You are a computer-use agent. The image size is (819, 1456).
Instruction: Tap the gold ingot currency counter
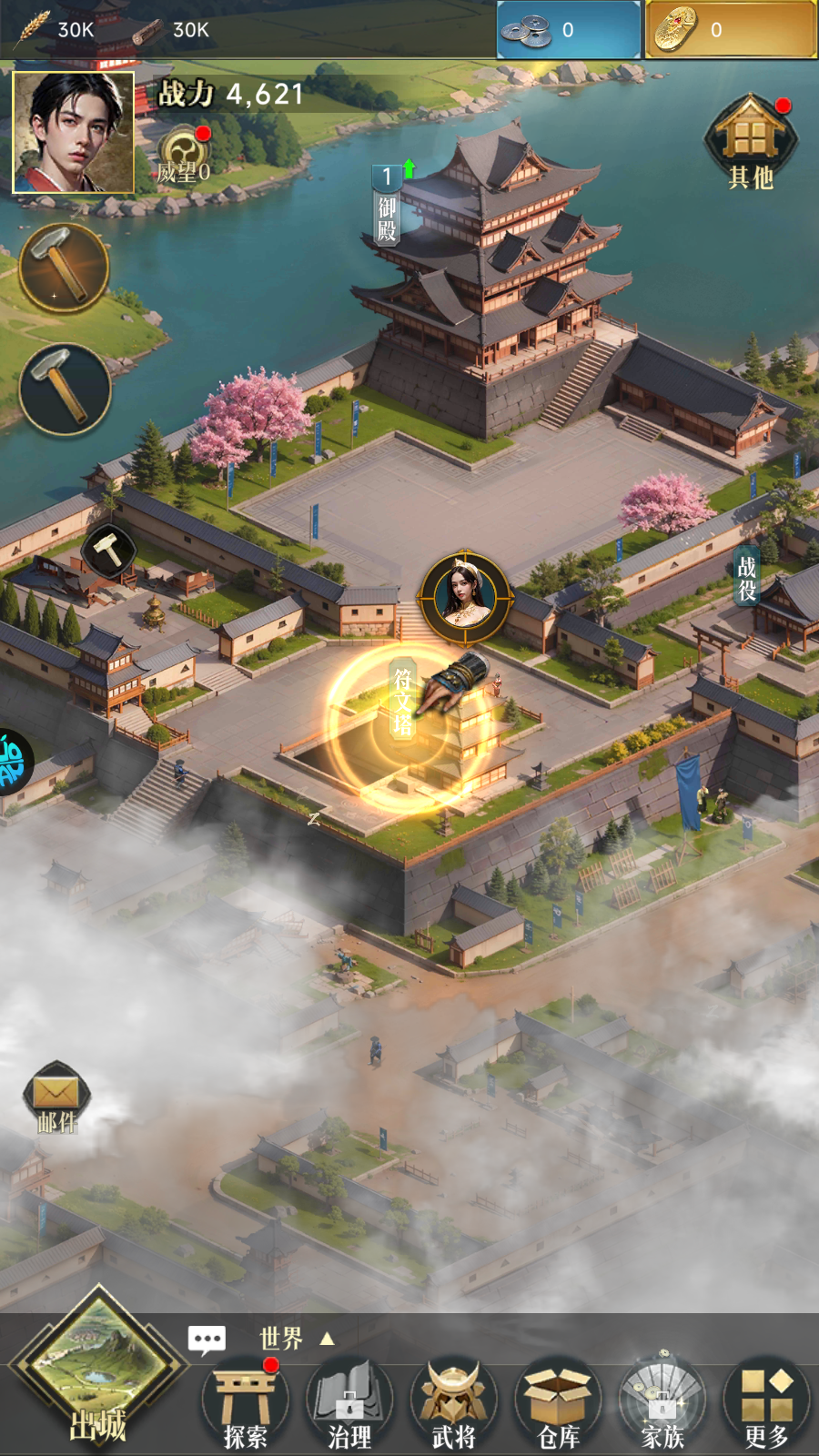pyautogui.click(x=731, y=30)
